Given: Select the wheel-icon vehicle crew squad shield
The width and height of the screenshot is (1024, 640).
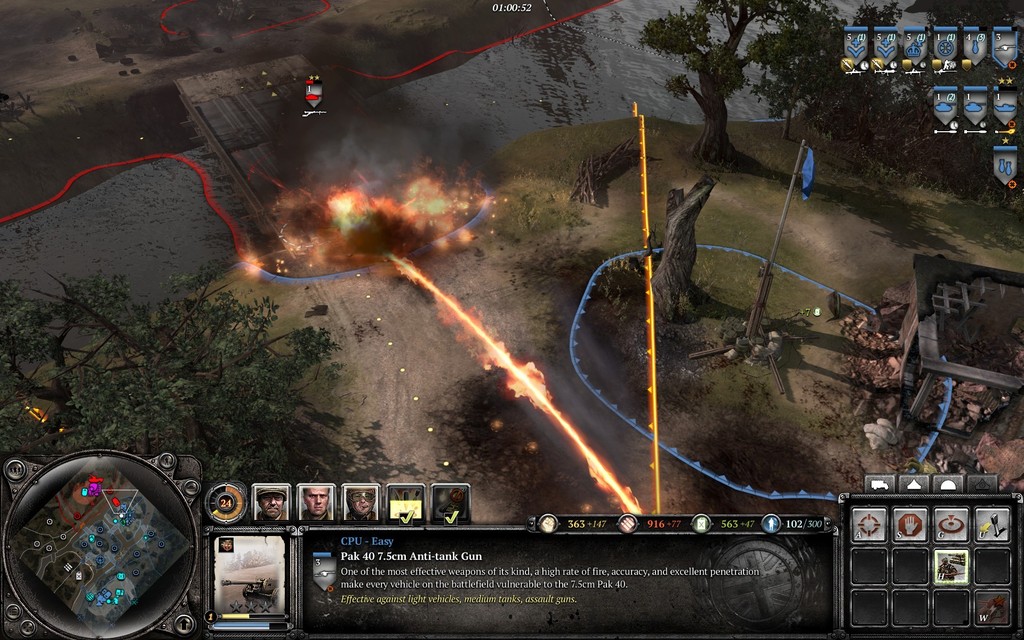Looking at the screenshot, I should pos(945,48).
